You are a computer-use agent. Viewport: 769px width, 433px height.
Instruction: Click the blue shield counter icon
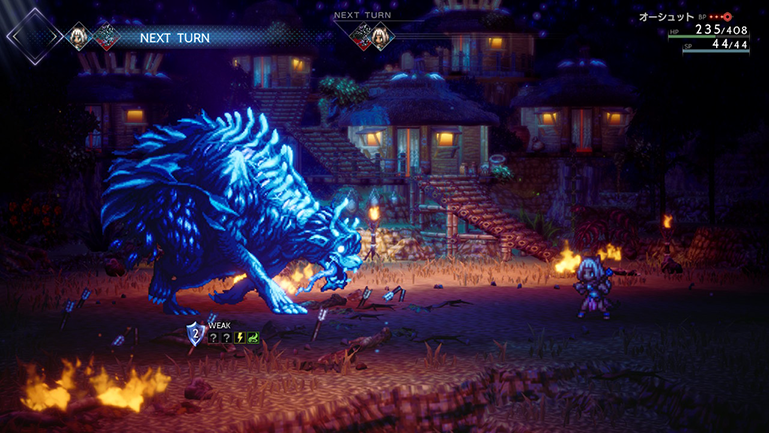click(x=196, y=335)
